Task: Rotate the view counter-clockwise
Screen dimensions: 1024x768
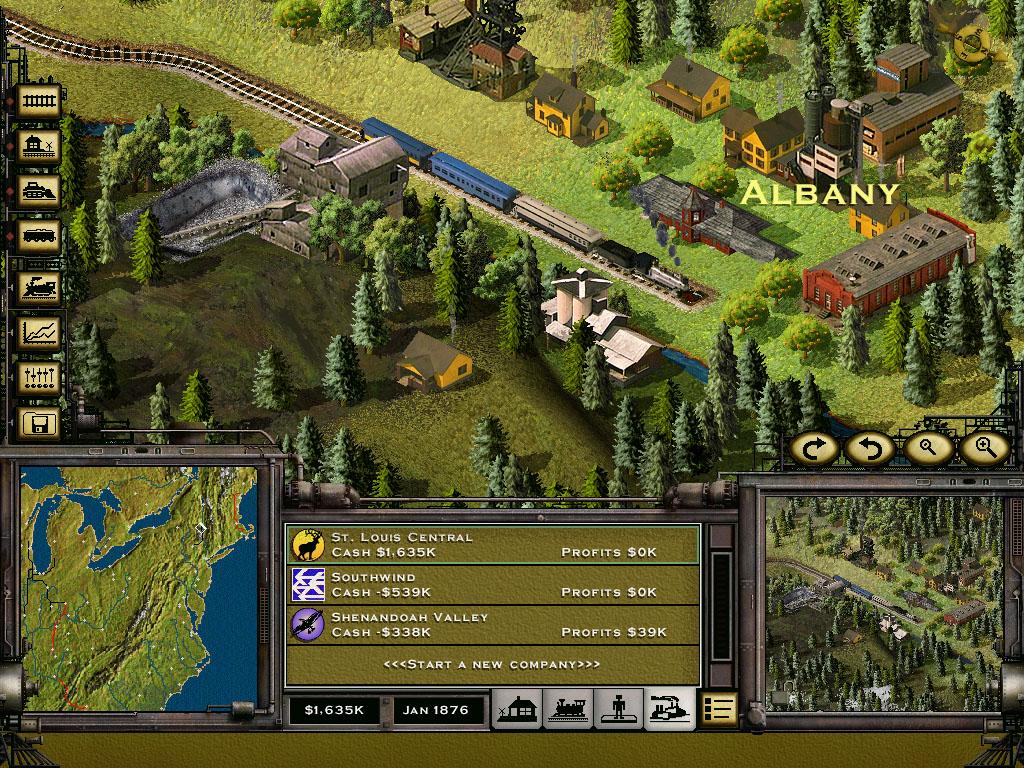Action: click(868, 448)
